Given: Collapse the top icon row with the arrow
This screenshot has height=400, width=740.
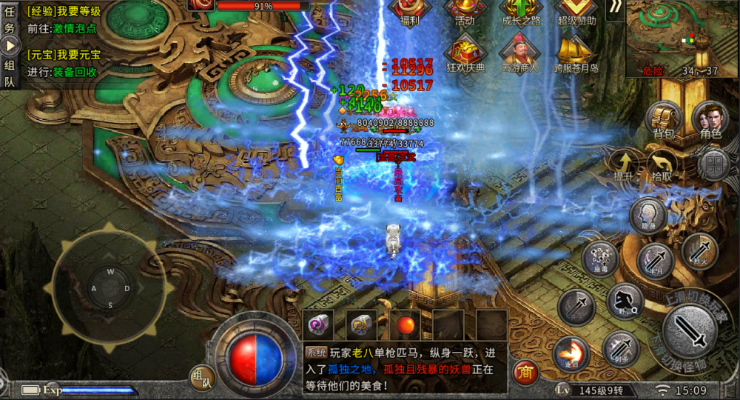Looking at the screenshot, I should click(615, 9).
